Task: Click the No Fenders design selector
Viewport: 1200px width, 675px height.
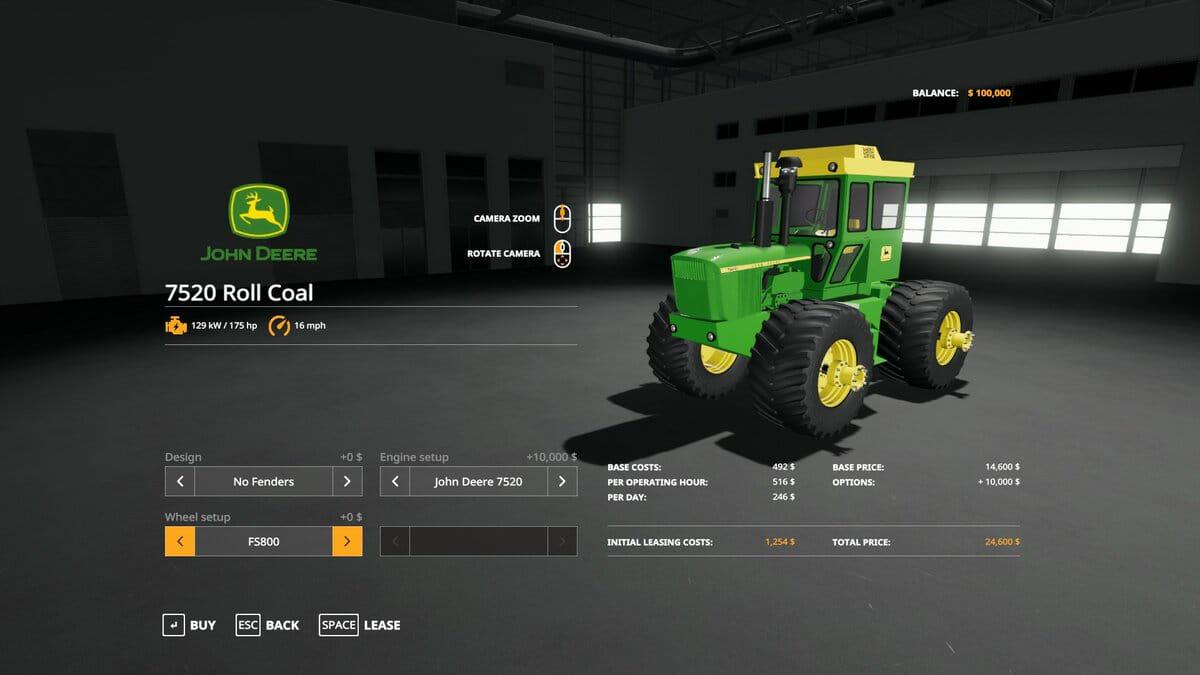Action: tap(264, 481)
